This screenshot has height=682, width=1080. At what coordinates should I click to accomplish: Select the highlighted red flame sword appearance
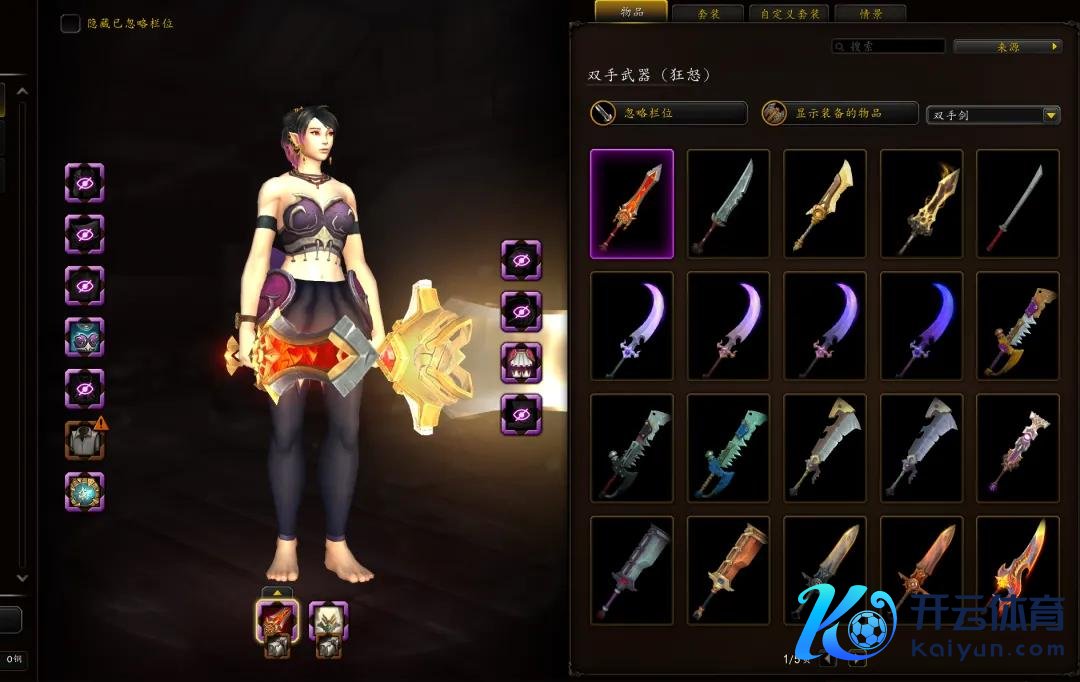pyautogui.click(x=631, y=204)
